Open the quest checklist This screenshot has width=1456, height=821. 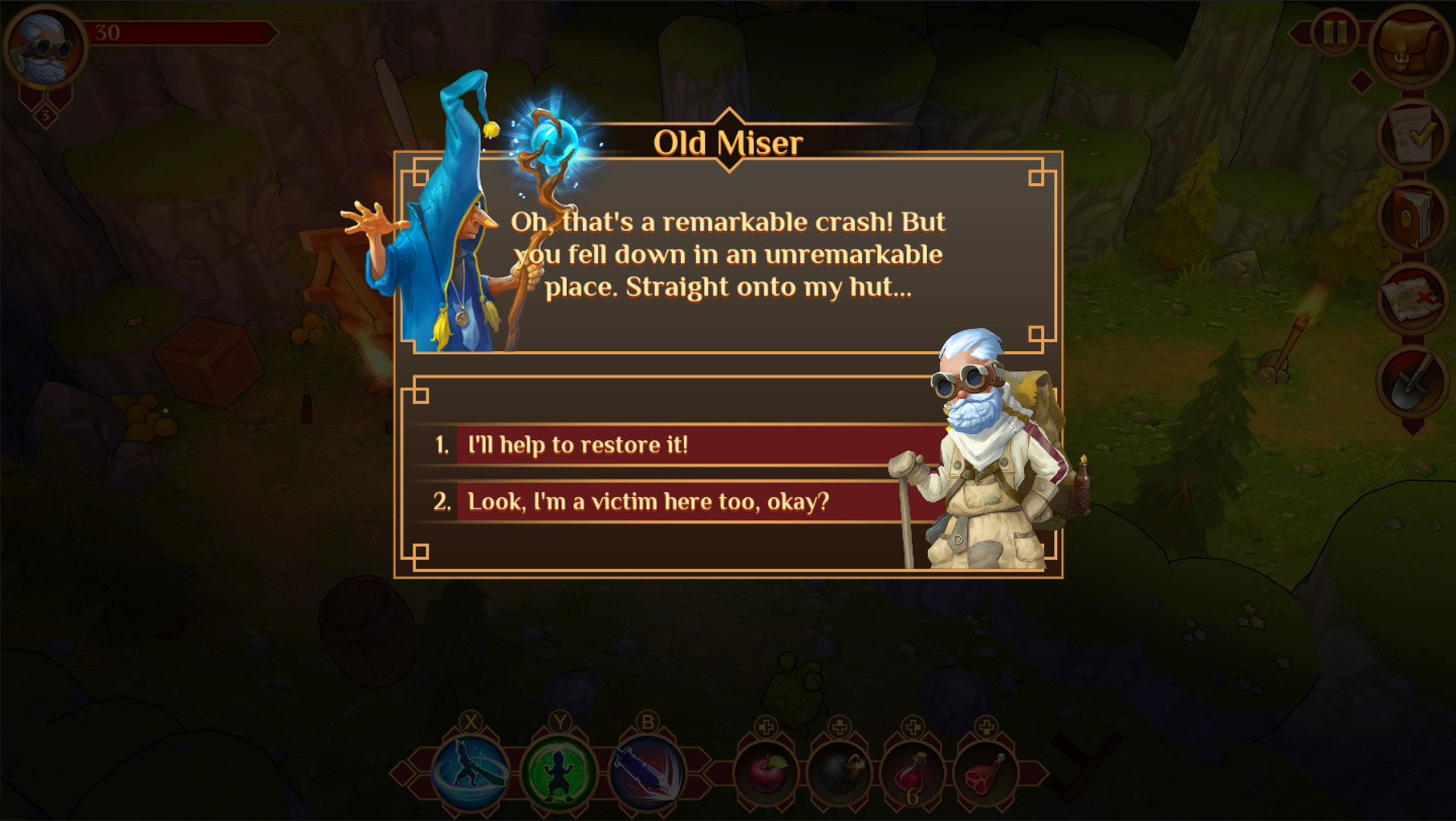(x=1413, y=137)
